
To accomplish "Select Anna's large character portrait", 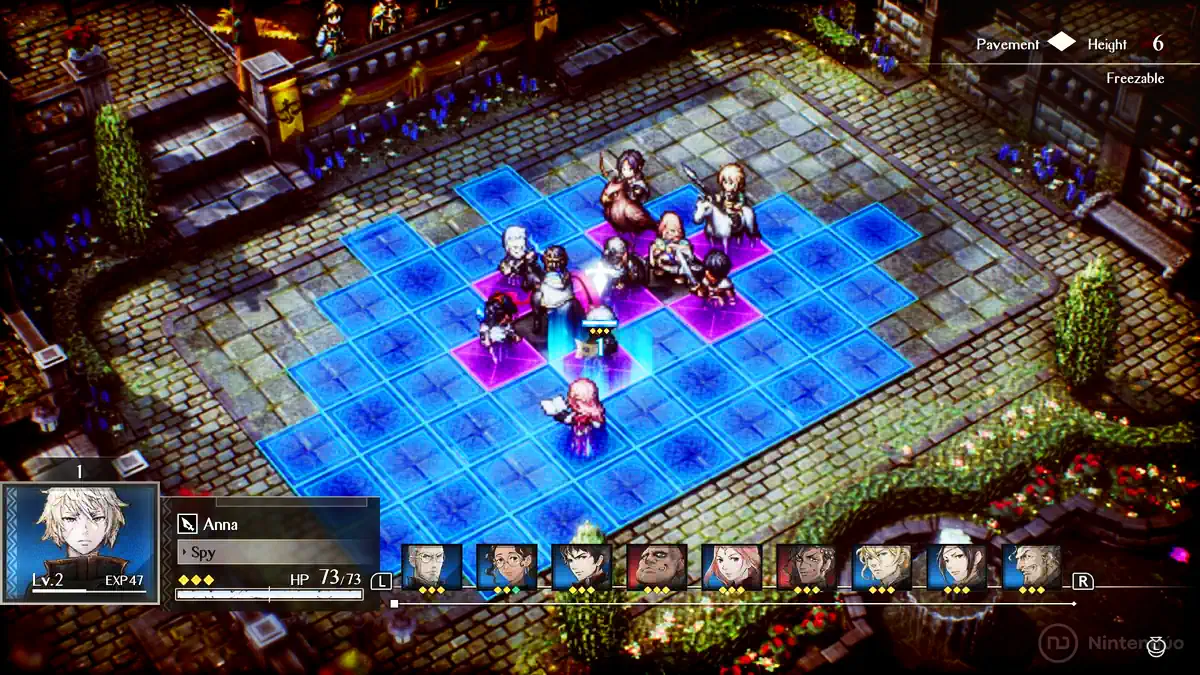I will tap(80, 540).
